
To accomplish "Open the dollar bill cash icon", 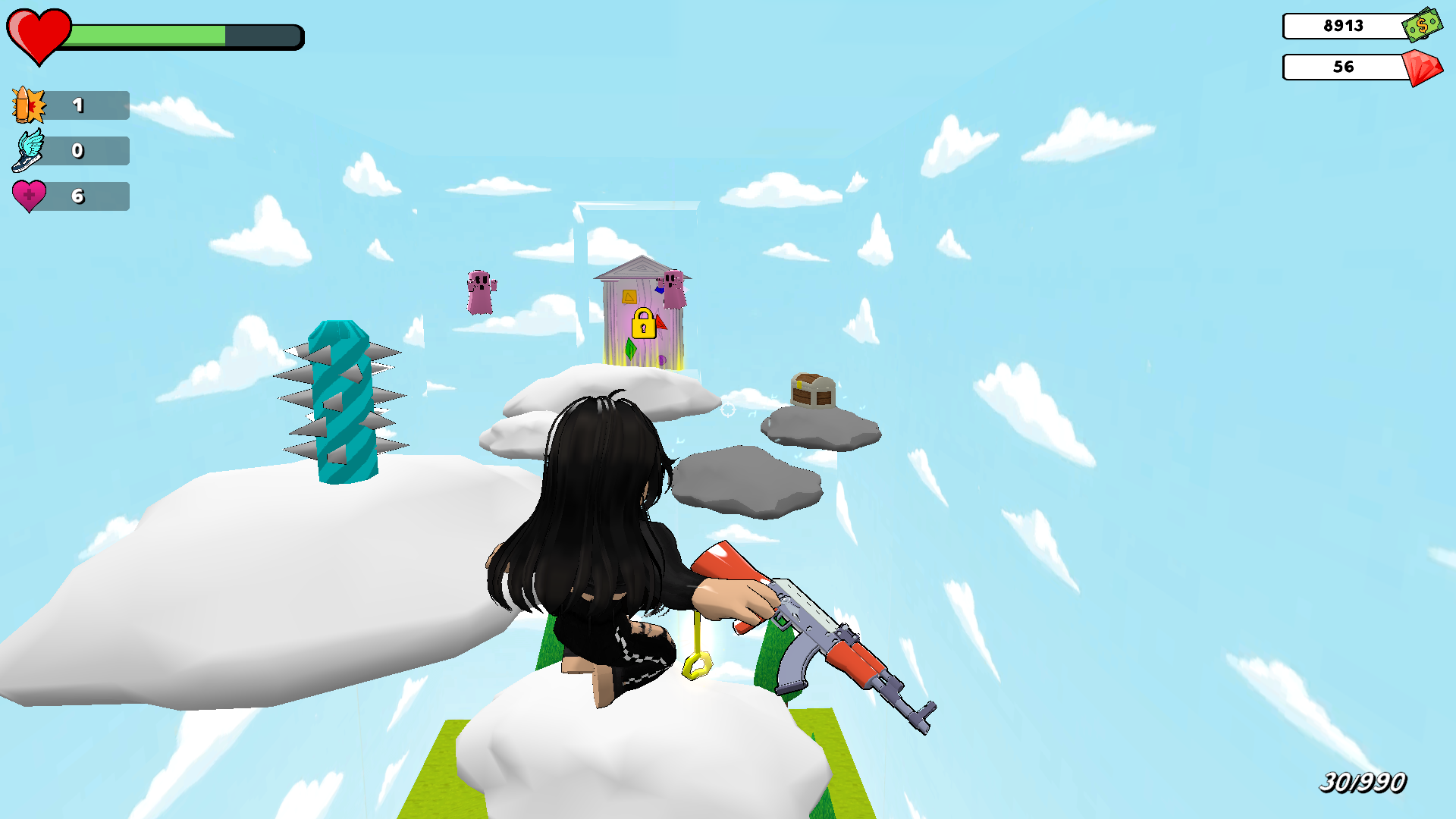I will click(x=1421, y=27).
